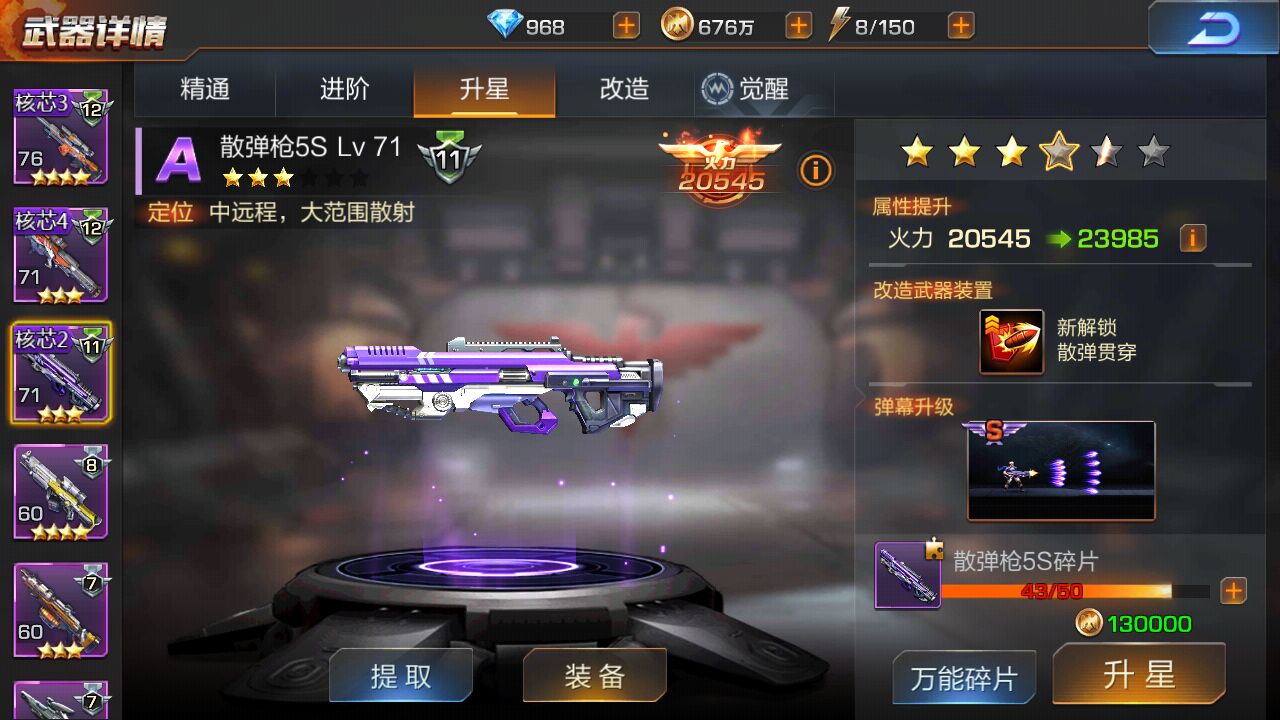
Task: Click the 升星 button to upgrade star
Action: (x=1140, y=676)
